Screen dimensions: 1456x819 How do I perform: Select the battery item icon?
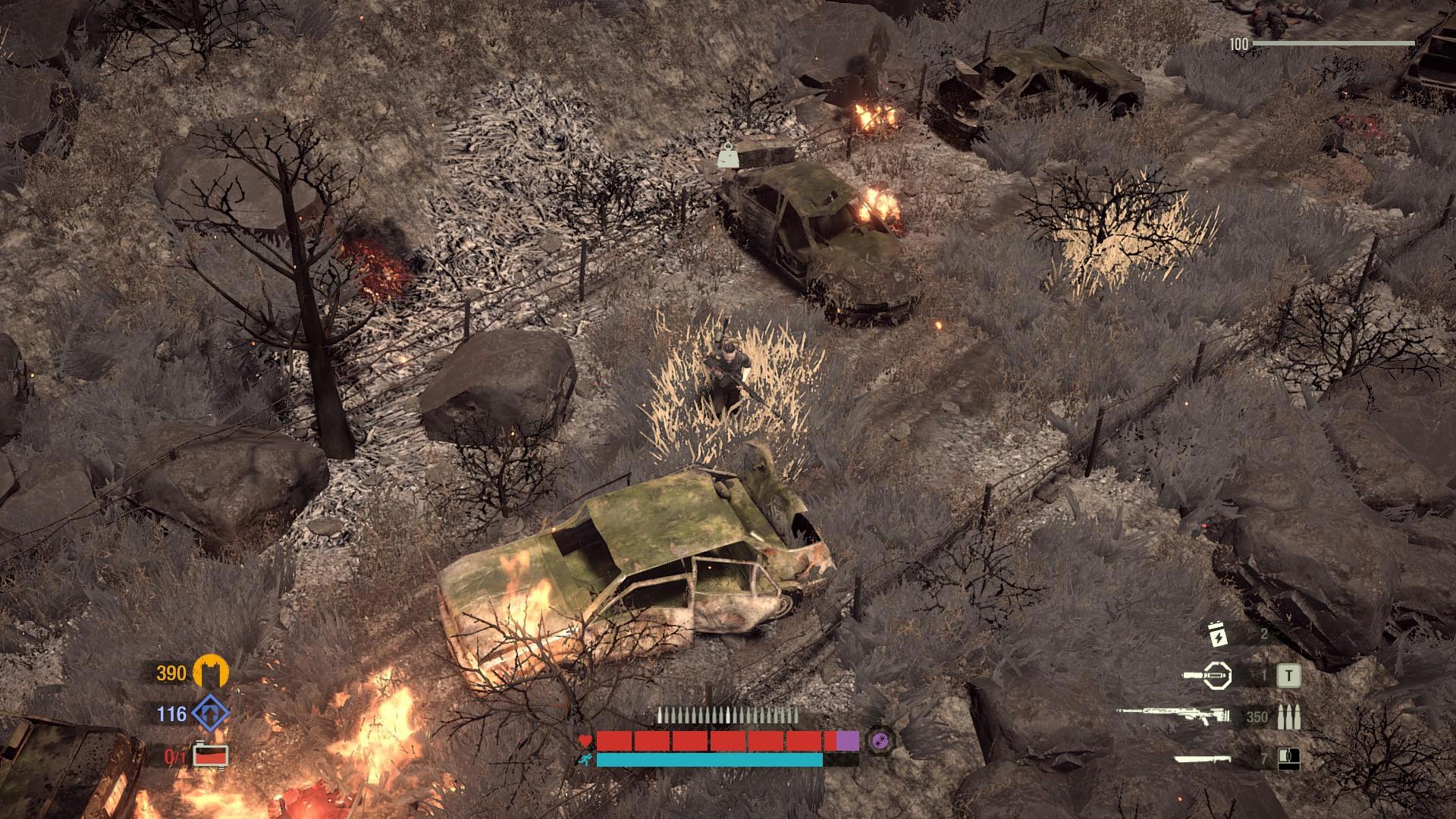click(x=1217, y=635)
